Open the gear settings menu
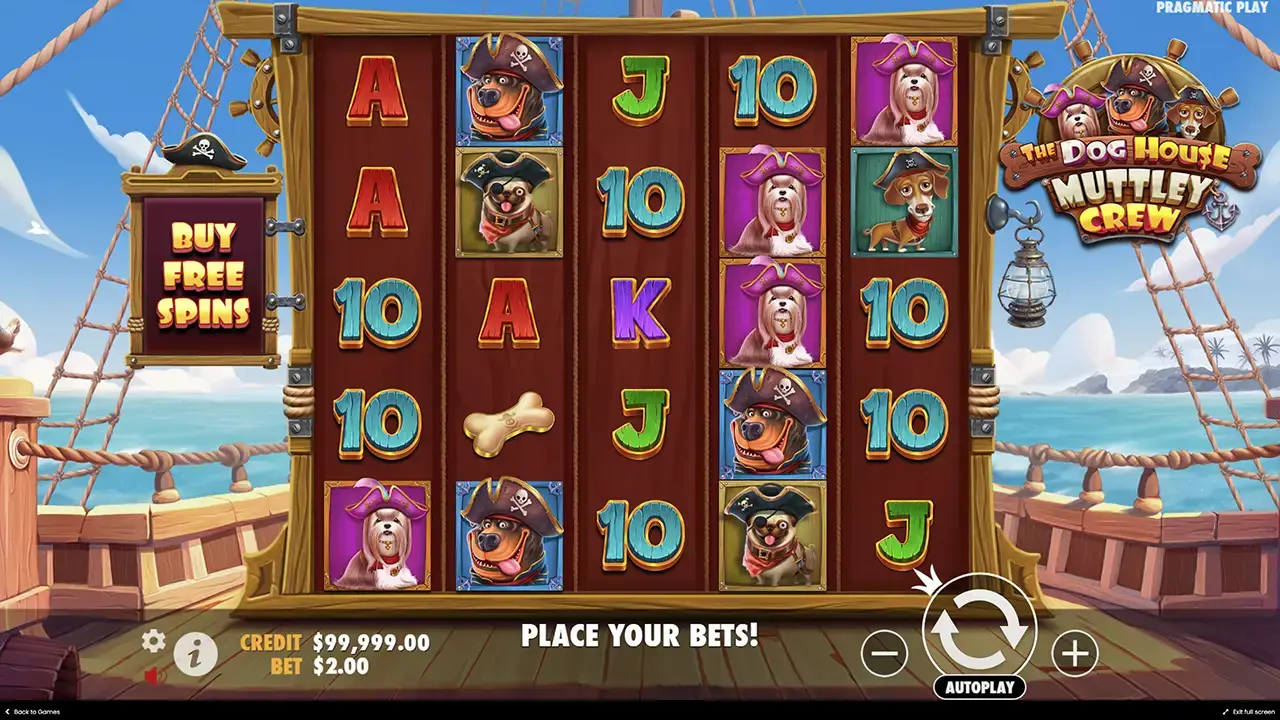This screenshot has height=720, width=1280. point(153,641)
